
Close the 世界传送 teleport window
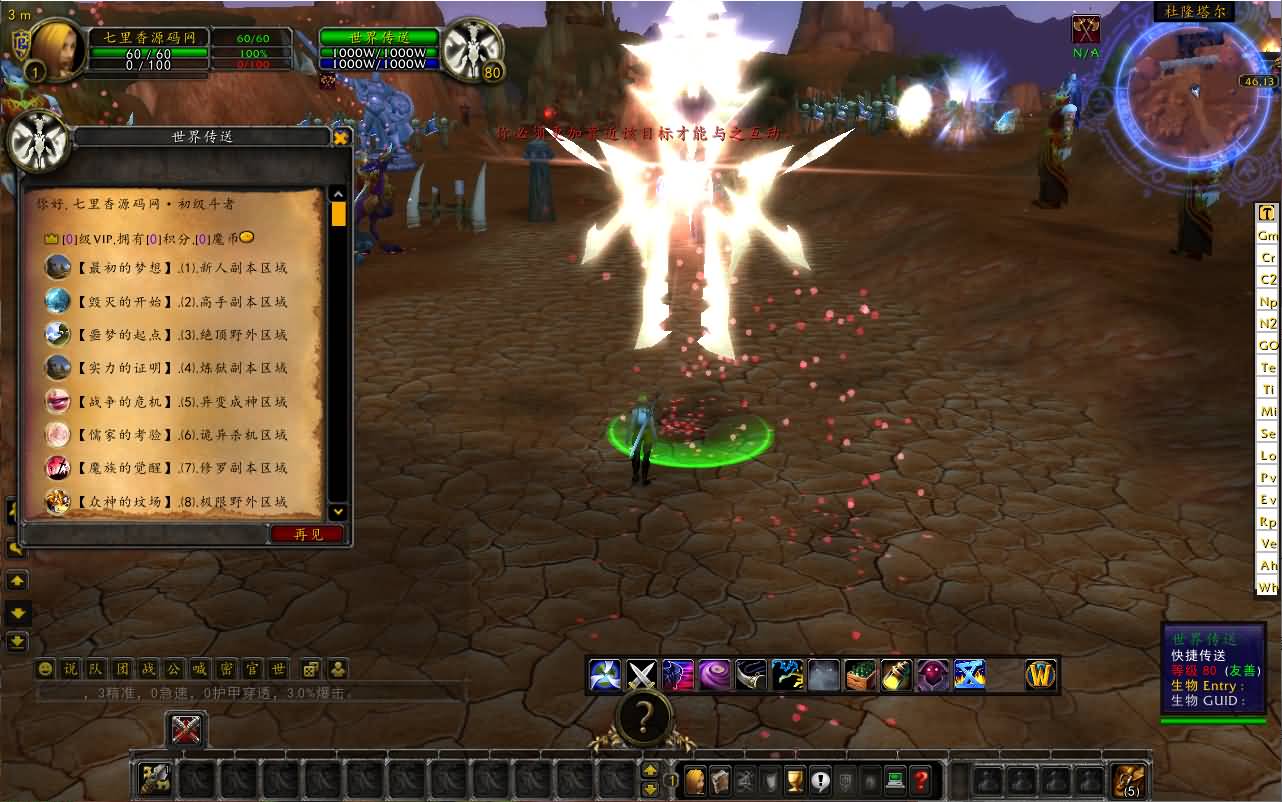tap(341, 138)
